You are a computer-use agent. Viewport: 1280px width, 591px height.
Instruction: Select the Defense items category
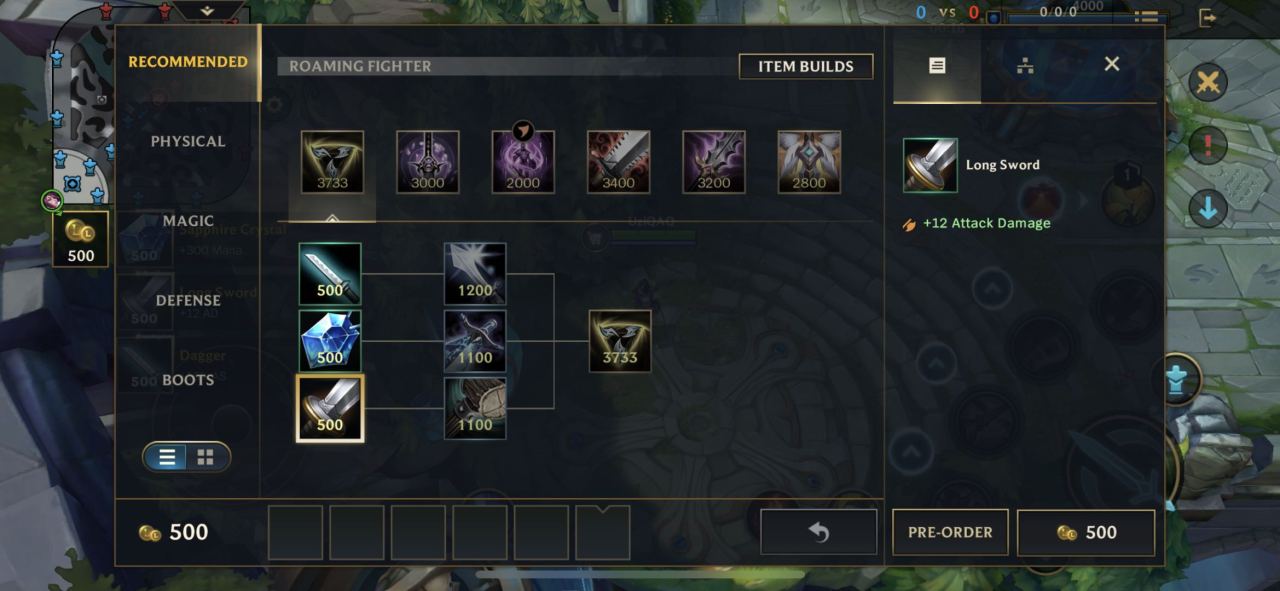click(188, 300)
